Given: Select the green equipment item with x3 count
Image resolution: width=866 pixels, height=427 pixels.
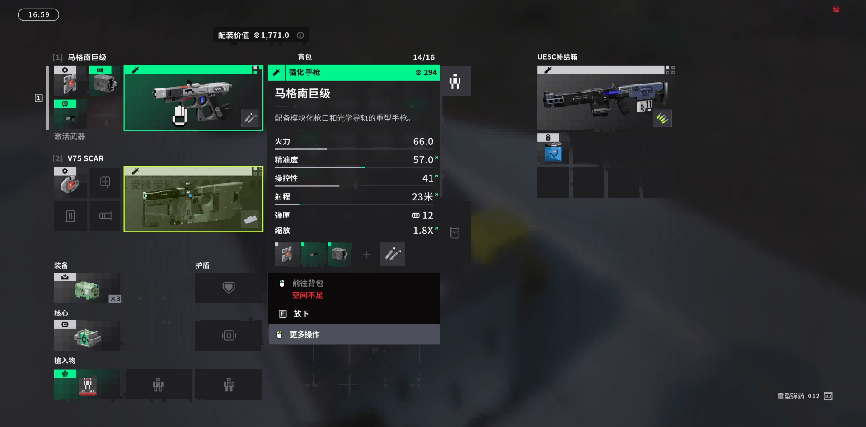Looking at the screenshot, I should coord(87,288).
